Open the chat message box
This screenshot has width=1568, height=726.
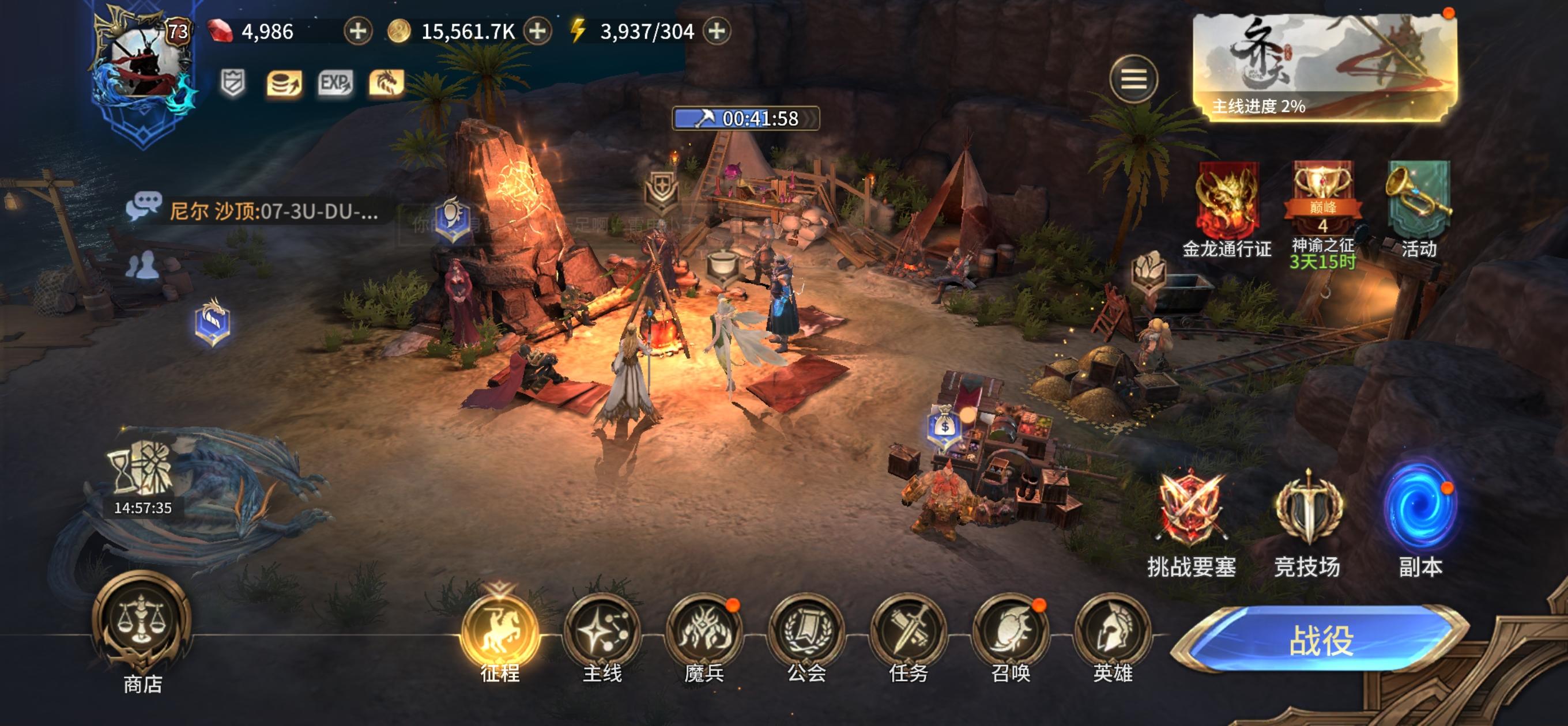[x=255, y=211]
